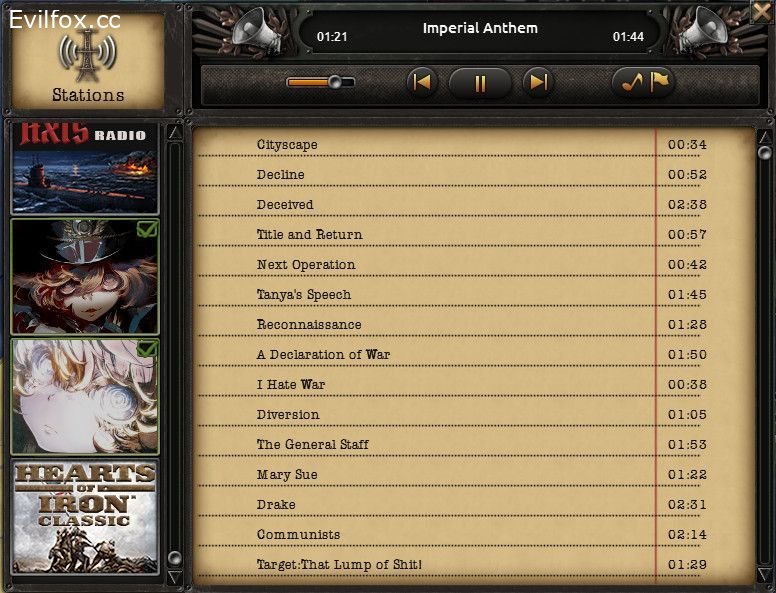Click the volume slider handle
Viewport: 776px width, 593px height.
point(335,82)
